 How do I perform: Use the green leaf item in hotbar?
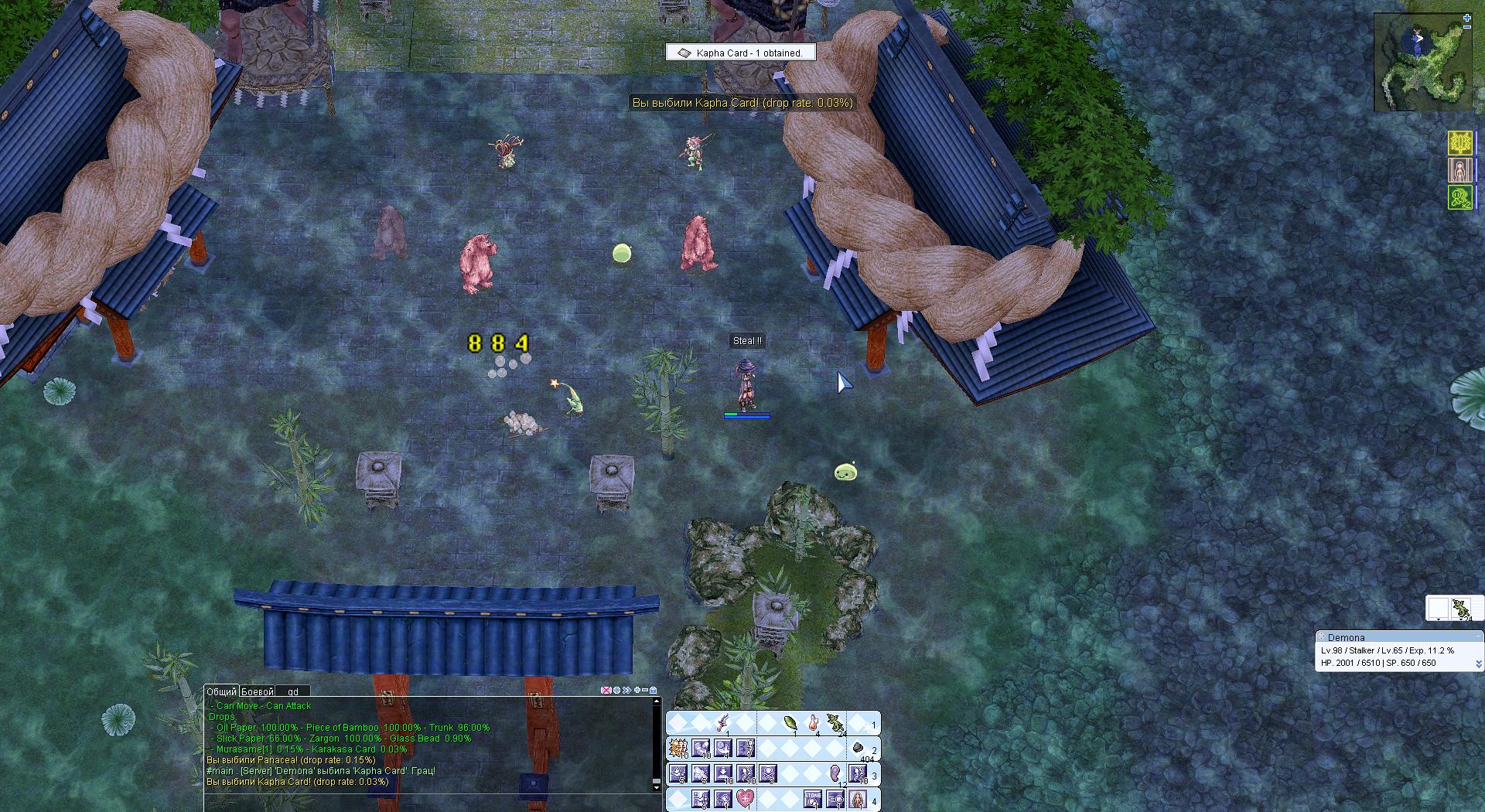coord(790,723)
